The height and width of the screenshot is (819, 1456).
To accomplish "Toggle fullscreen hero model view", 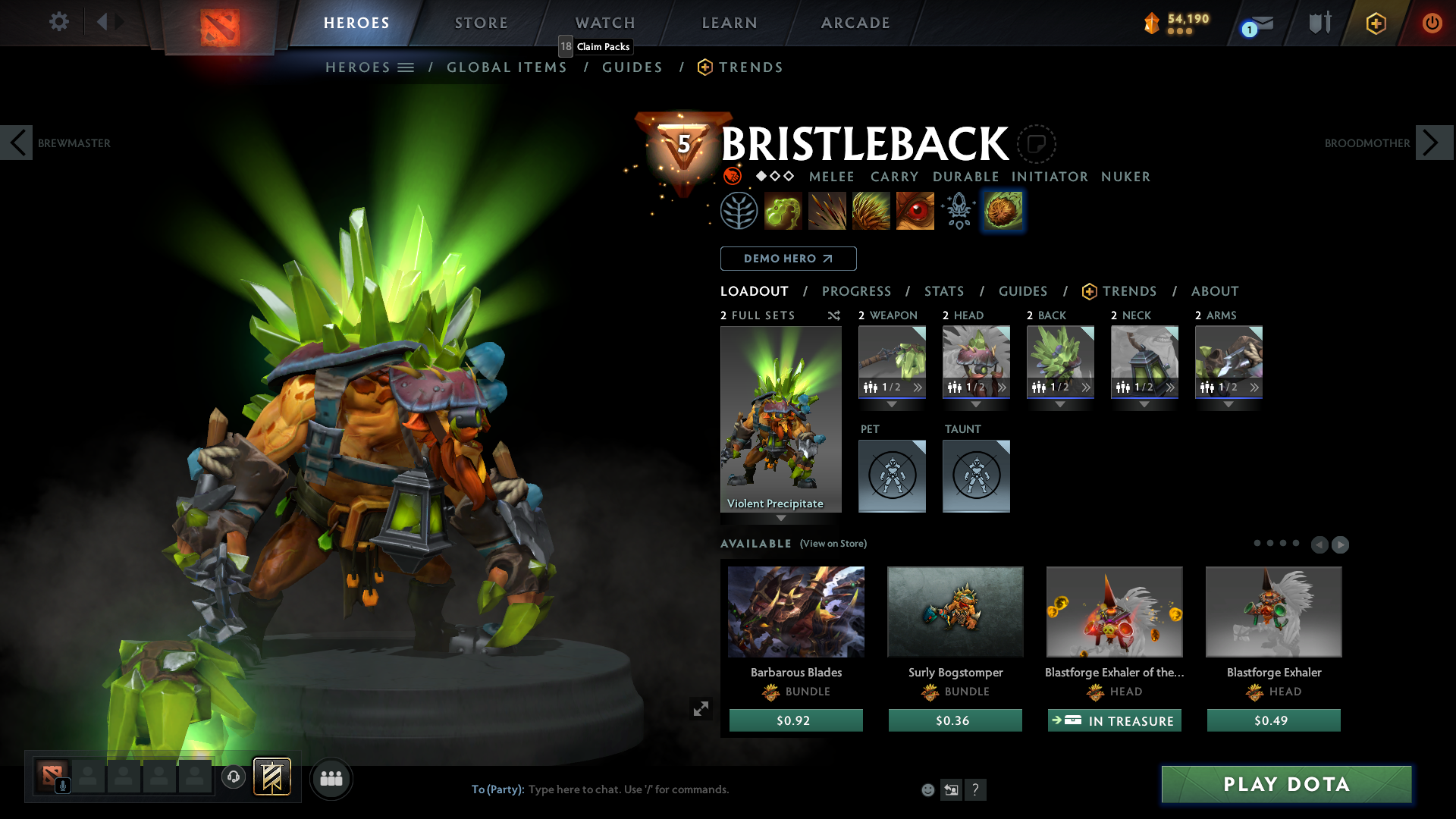I will click(x=701, y=708).
